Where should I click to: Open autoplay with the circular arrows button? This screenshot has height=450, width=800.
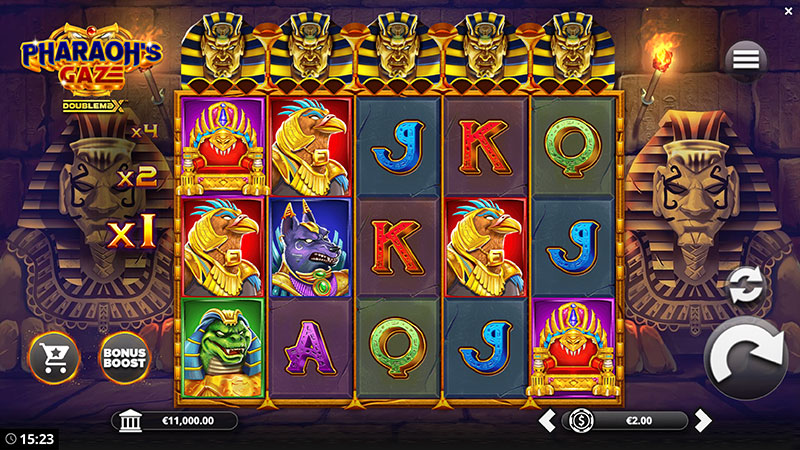744,285
